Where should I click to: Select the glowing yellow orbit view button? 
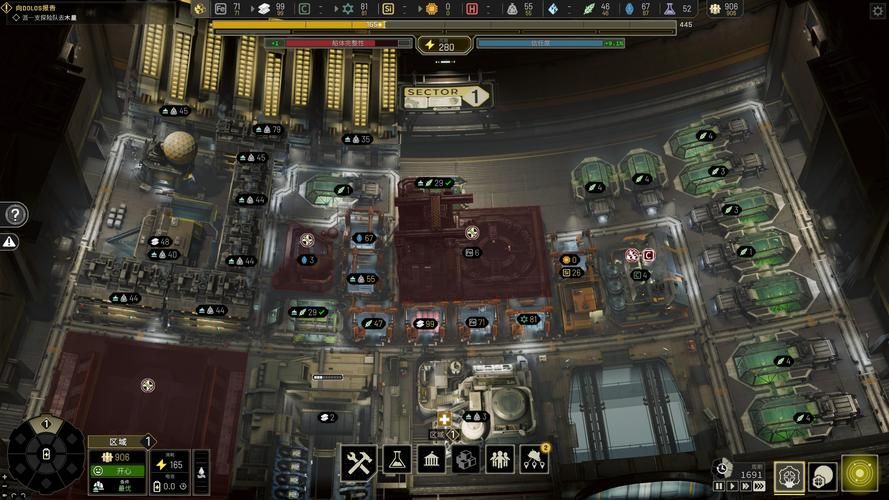859,474
